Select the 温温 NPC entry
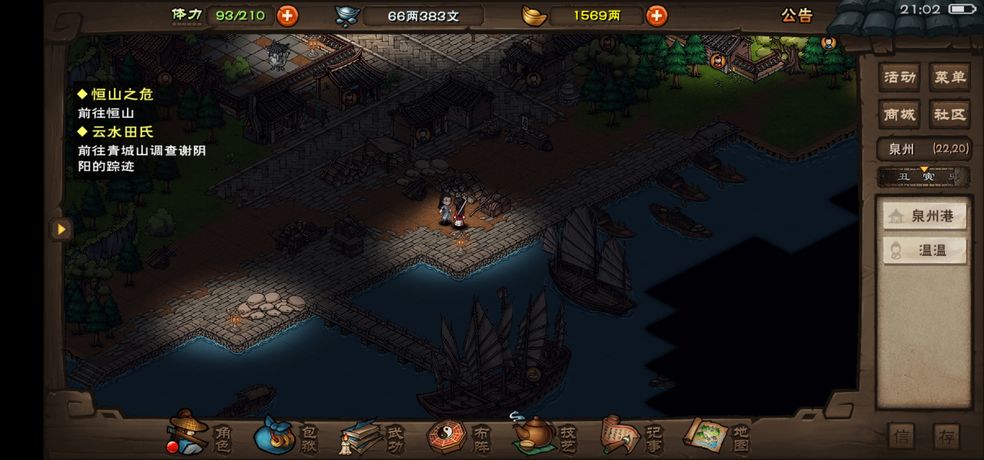The height and width of the screenshot is (460, 984). pos(924,250)
